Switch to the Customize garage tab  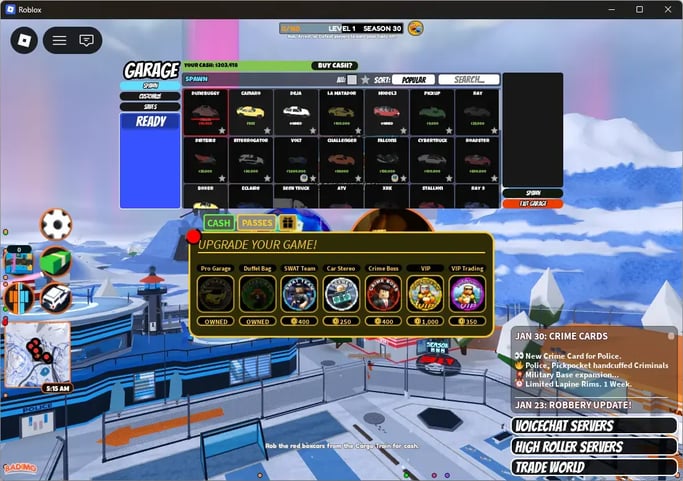[150, 96]
